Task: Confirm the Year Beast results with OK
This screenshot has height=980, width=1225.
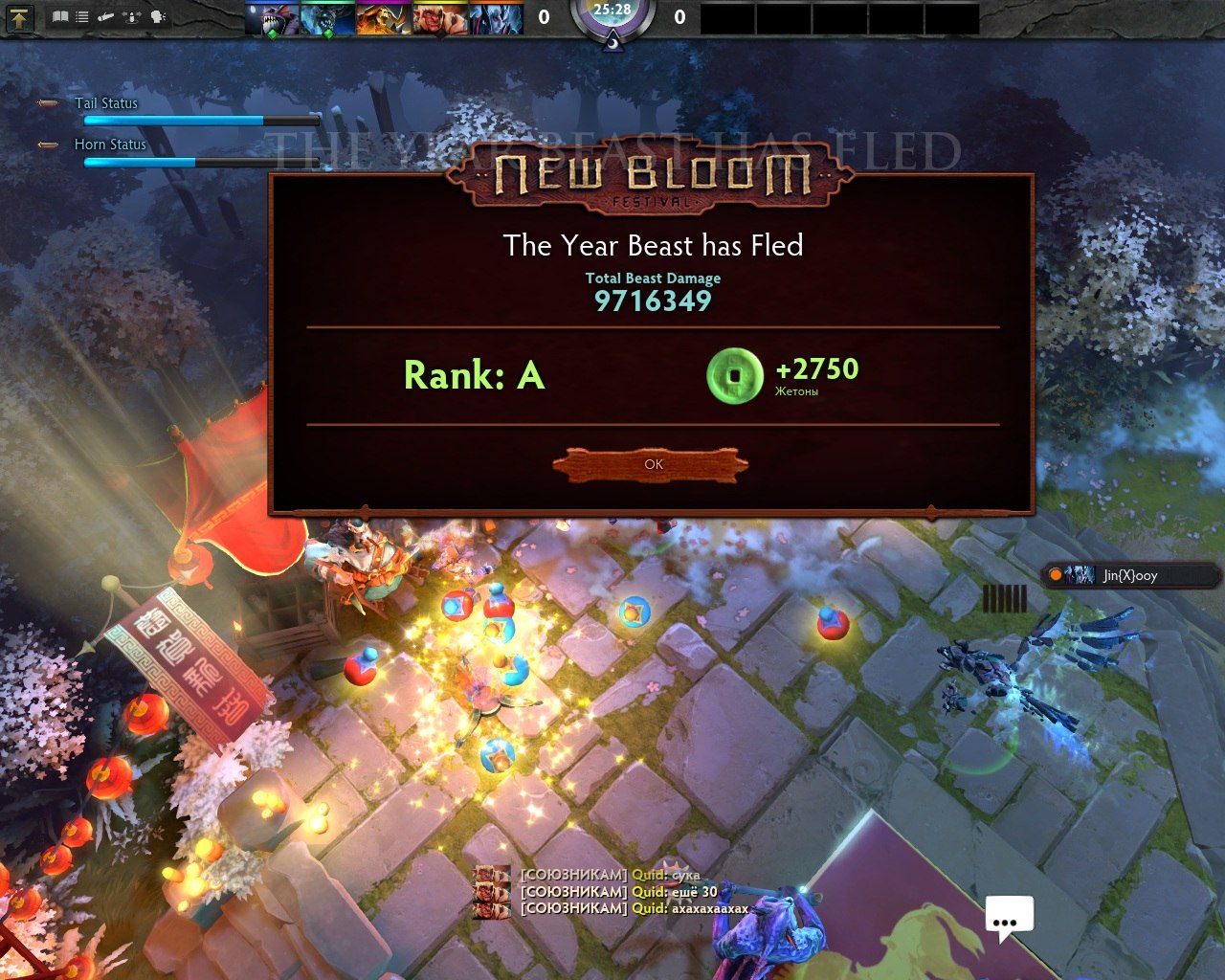Action: pyautogui.click(x=652, y=465)
